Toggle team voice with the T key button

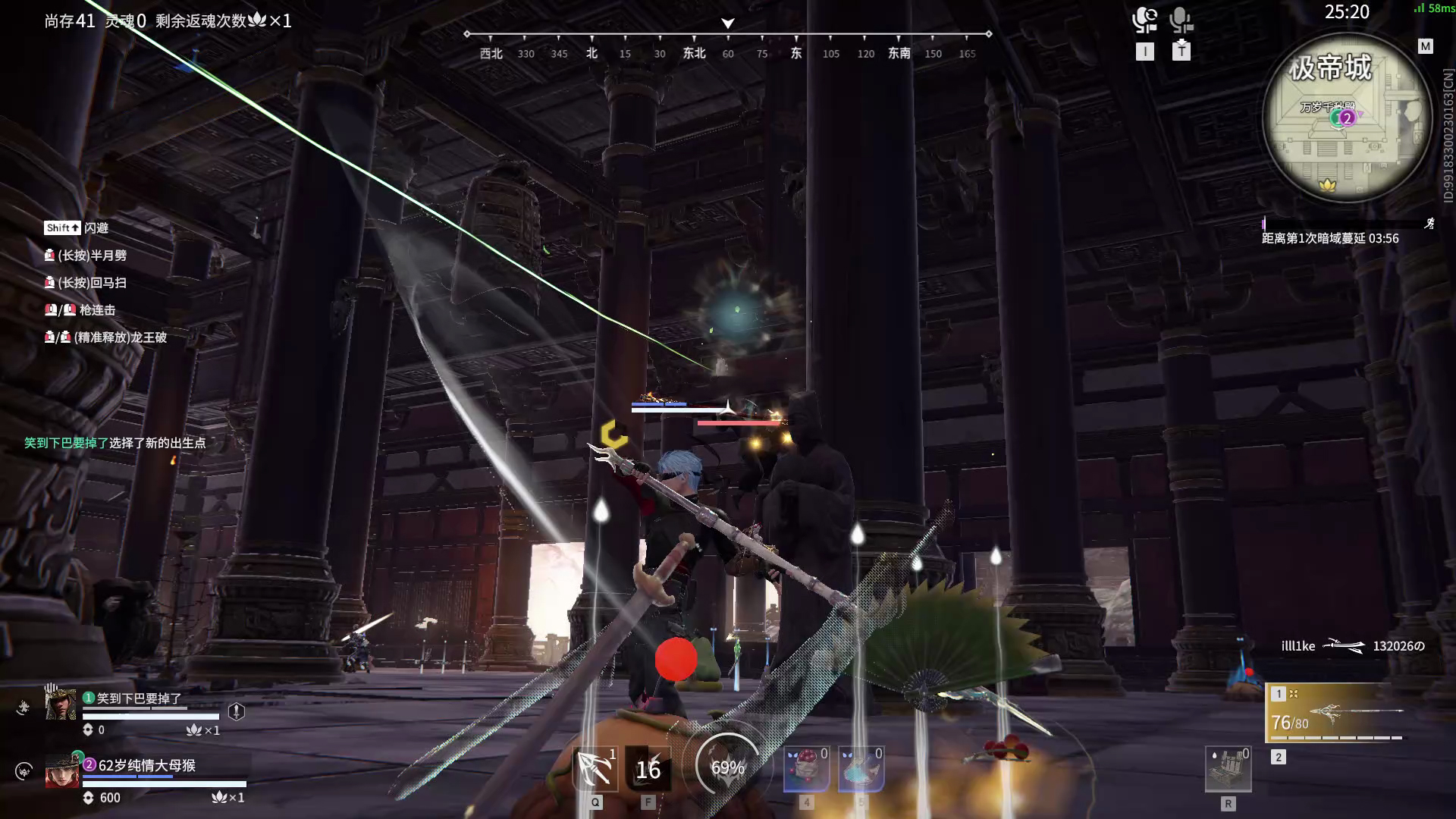click(x=1181, y=52)
